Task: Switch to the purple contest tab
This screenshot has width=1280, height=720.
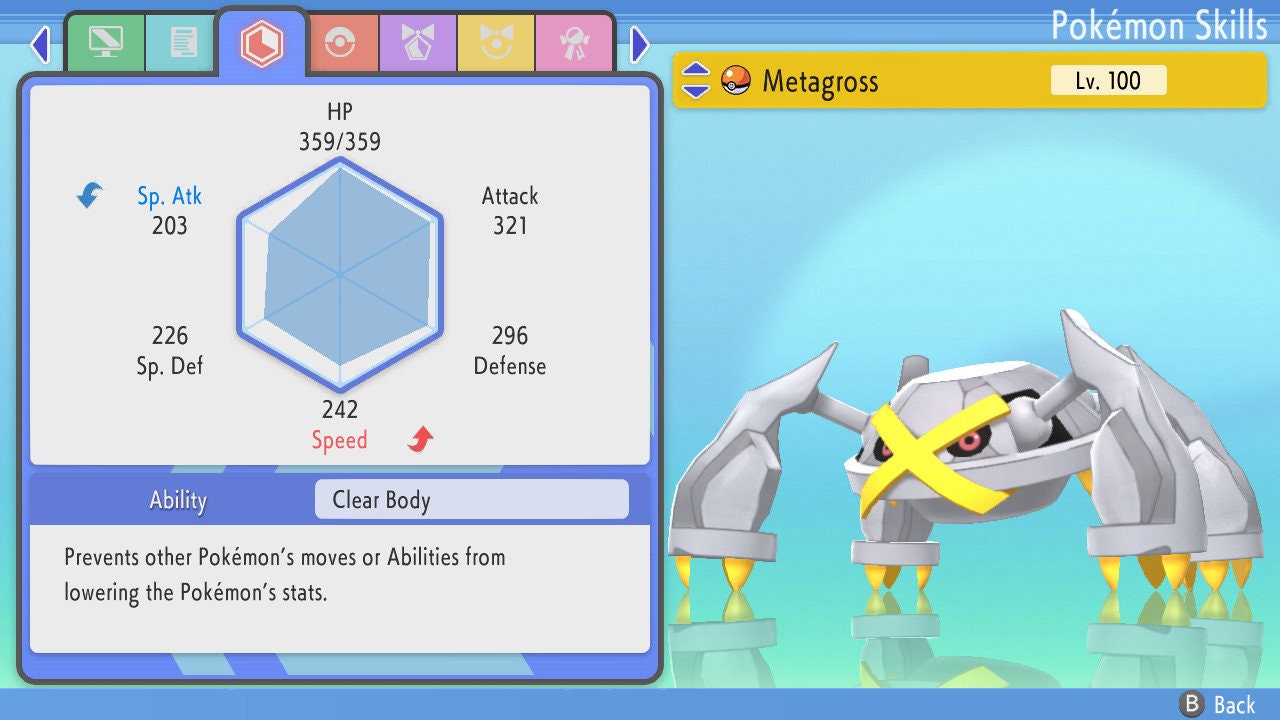Action: coord(417,43)
